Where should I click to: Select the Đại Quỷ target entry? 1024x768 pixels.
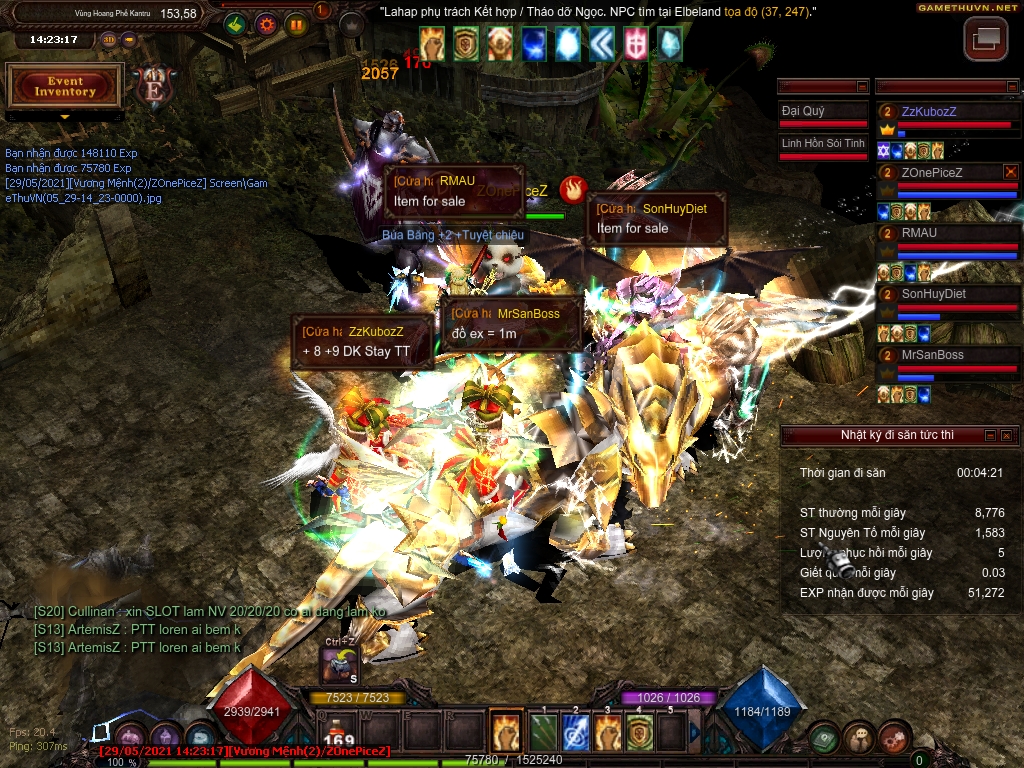[823, 112]
